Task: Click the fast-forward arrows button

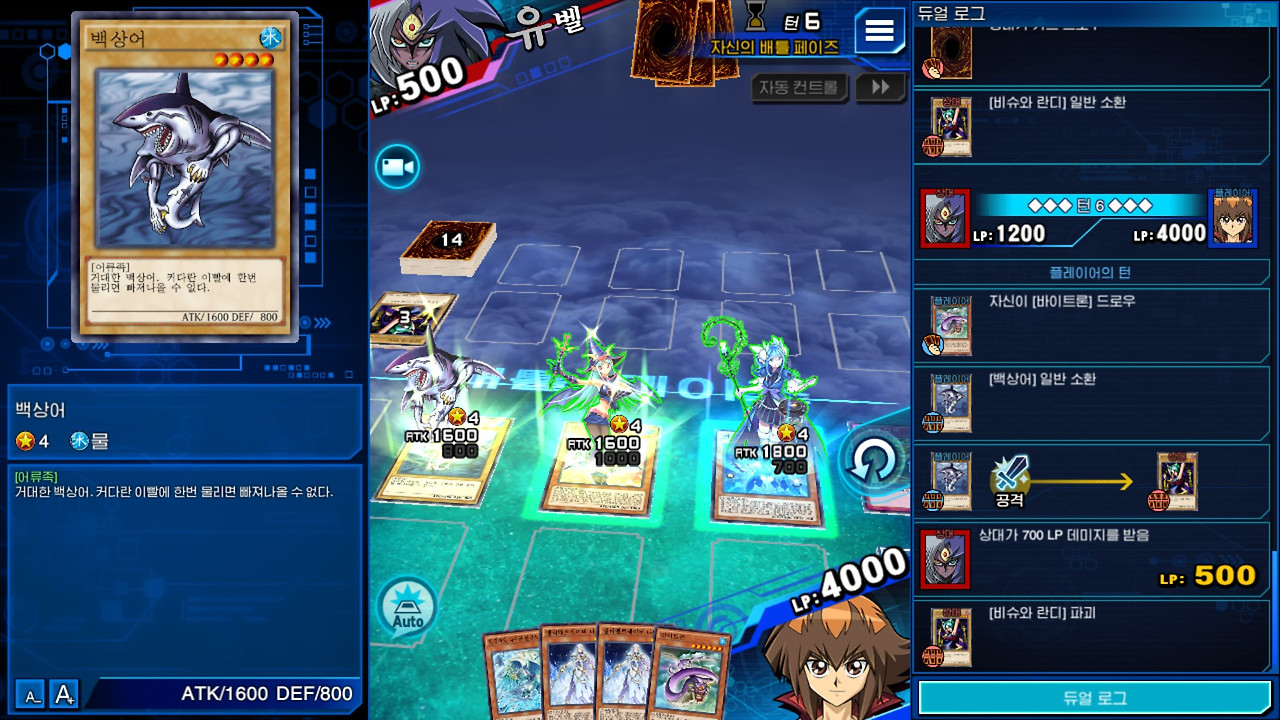Action: (880, 88)
